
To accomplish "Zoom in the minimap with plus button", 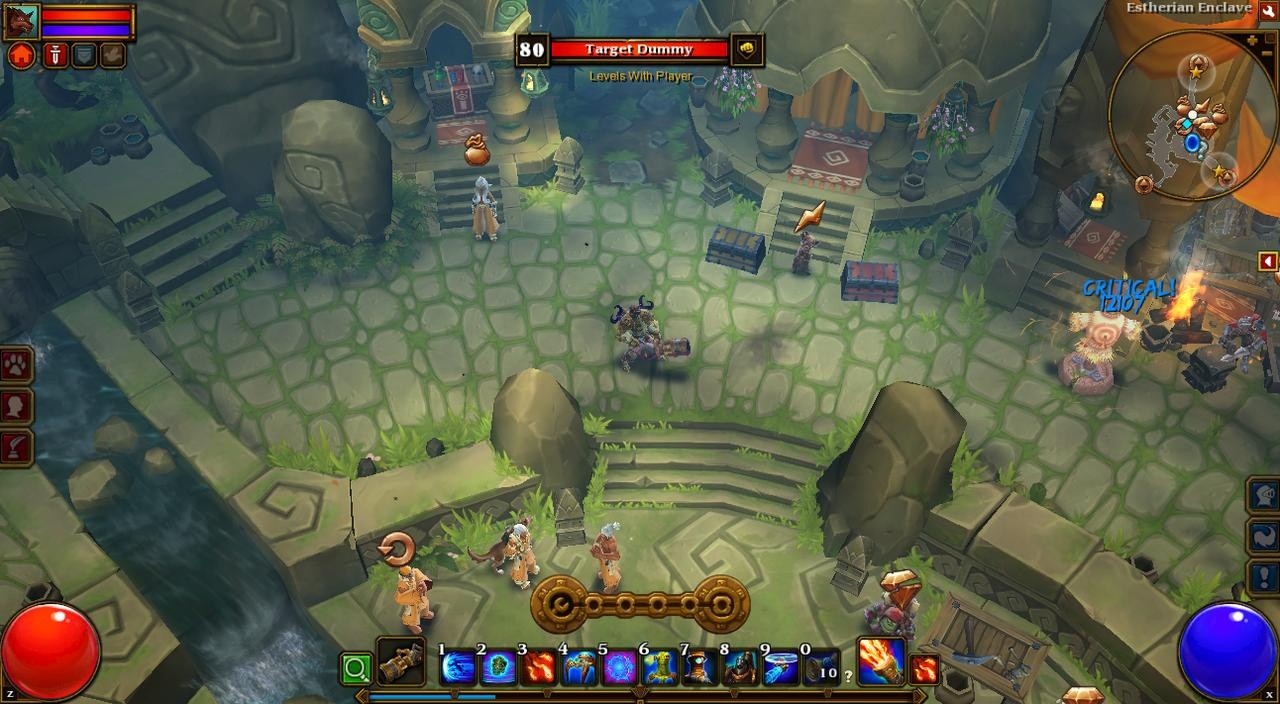I will pos(1254,40).
